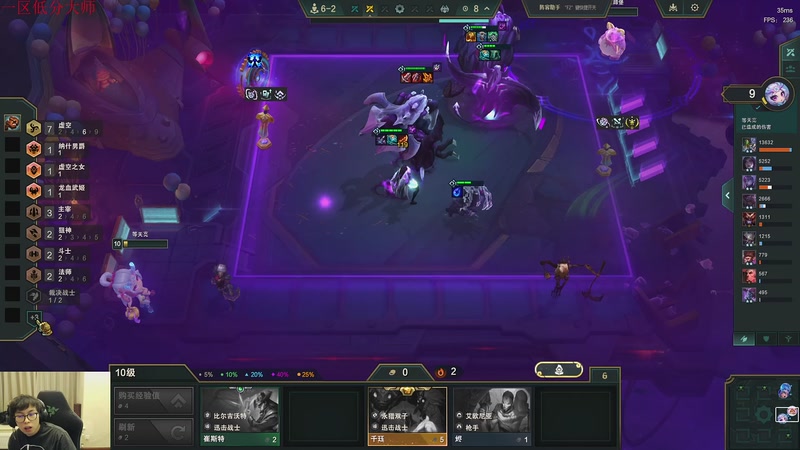Buy the 烬 champion card from the shop
Viewport: 800px width, 450px height.
tap(491, 415)
